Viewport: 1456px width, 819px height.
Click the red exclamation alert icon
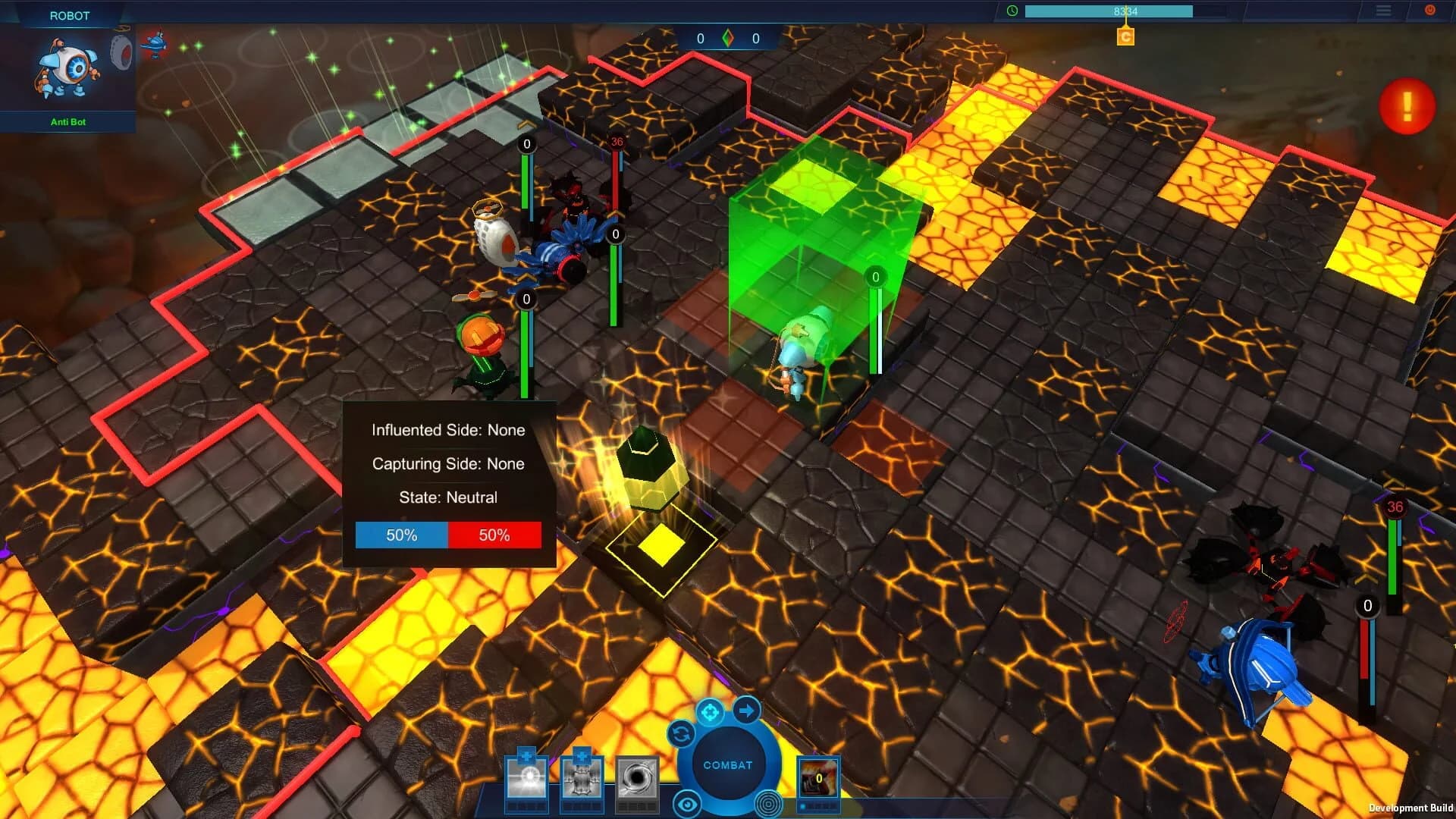click(1407, 106)
